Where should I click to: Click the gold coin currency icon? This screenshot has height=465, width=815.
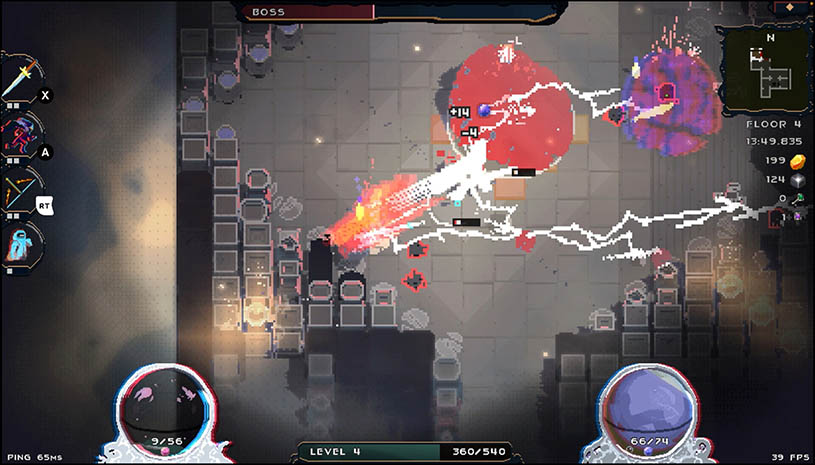[x=798, y=161]
